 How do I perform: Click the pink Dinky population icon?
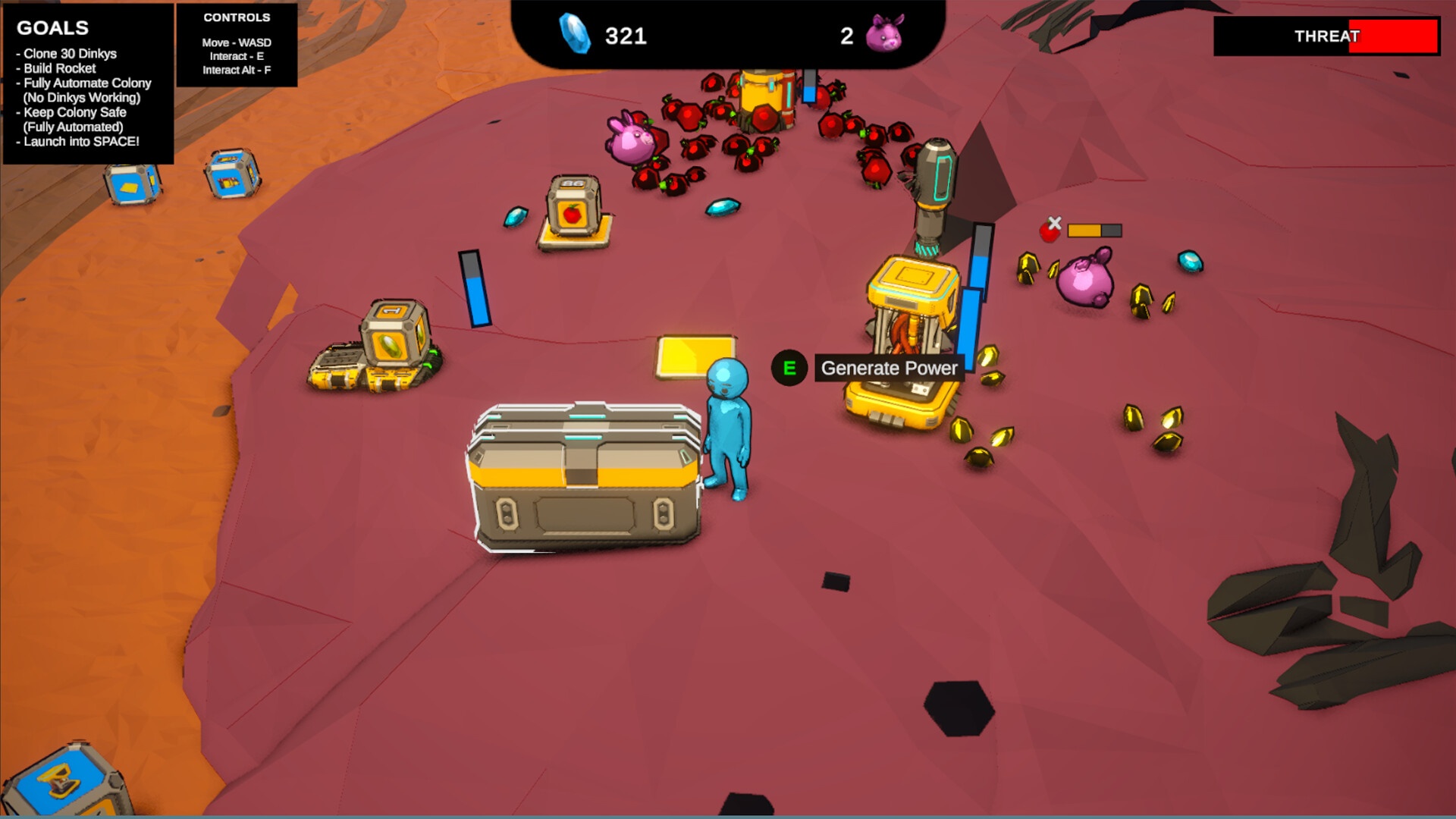pyautogui.click(x=884, y=34)
